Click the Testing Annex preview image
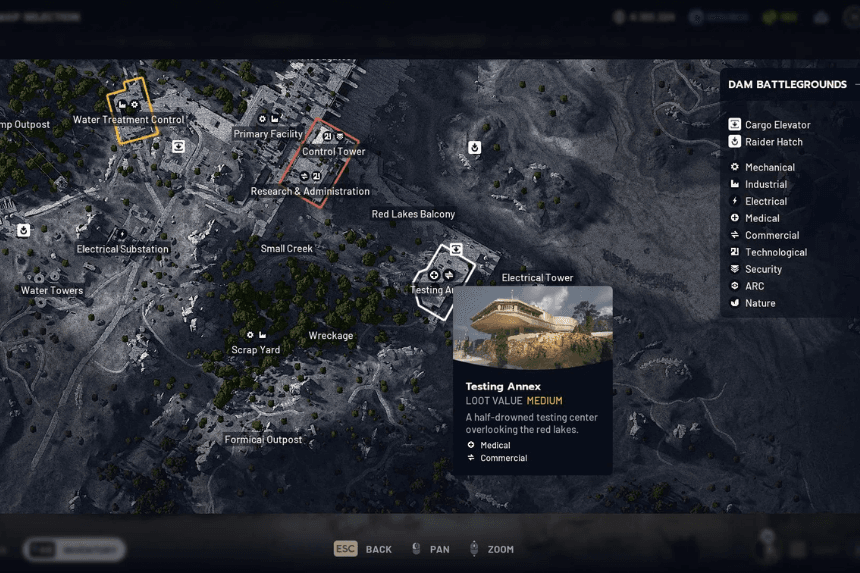Viewport: 860px width, 573px height. click(533, 327)
